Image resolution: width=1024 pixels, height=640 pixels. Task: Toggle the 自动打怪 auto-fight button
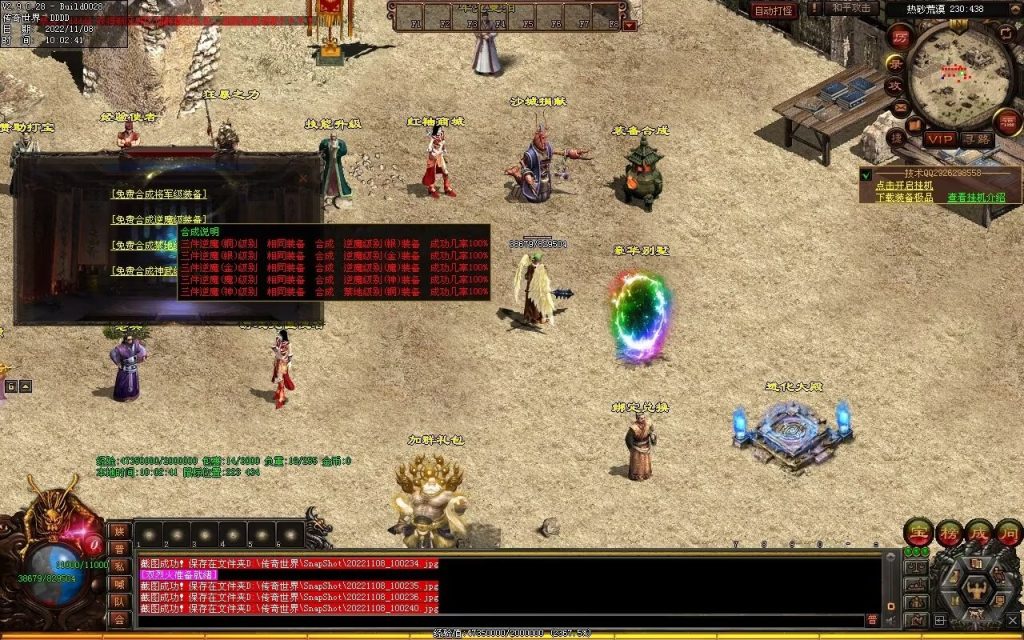click(773, 10)
